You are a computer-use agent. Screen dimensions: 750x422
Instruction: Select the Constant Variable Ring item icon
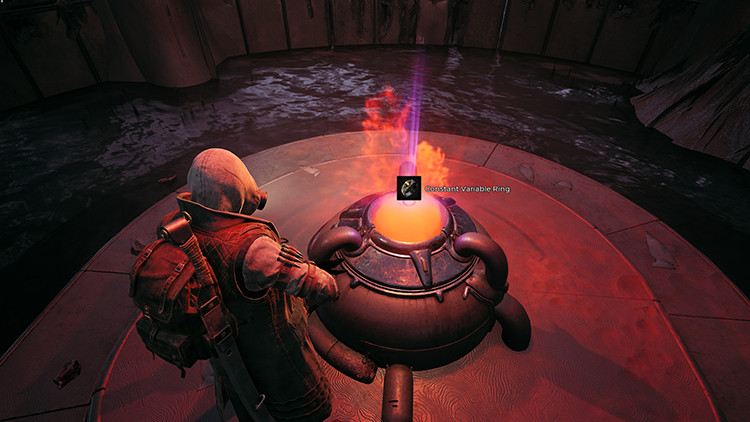click(x=409, y=186)
